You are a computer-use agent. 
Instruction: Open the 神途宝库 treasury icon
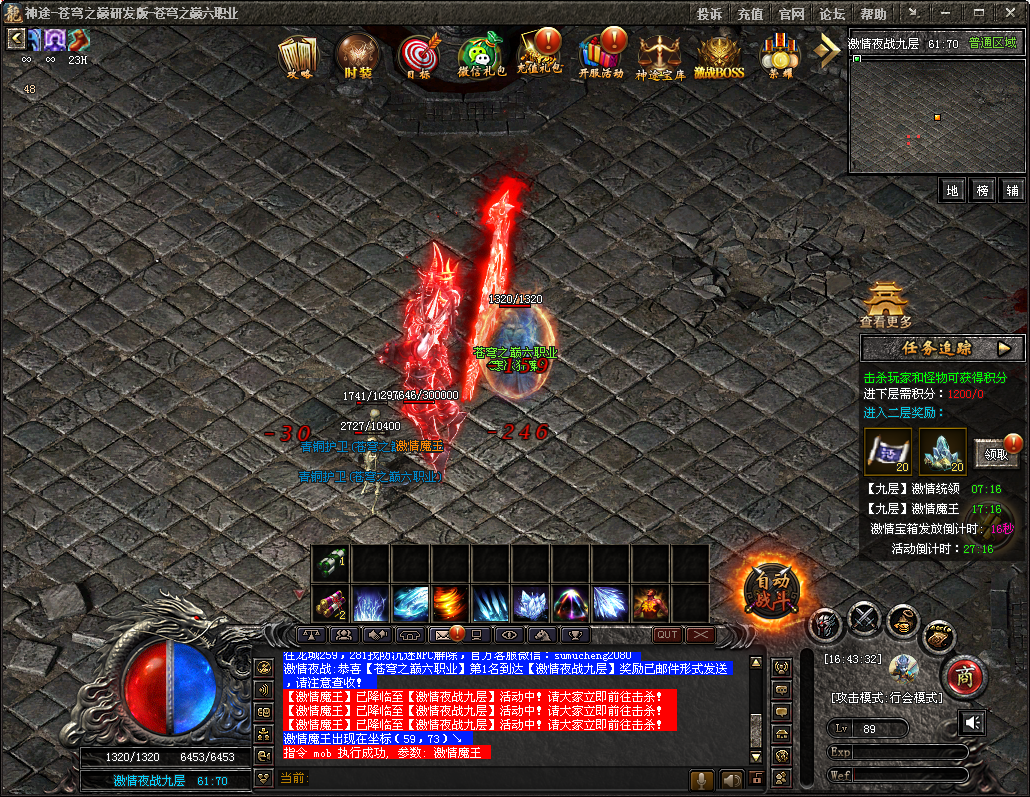660,56
